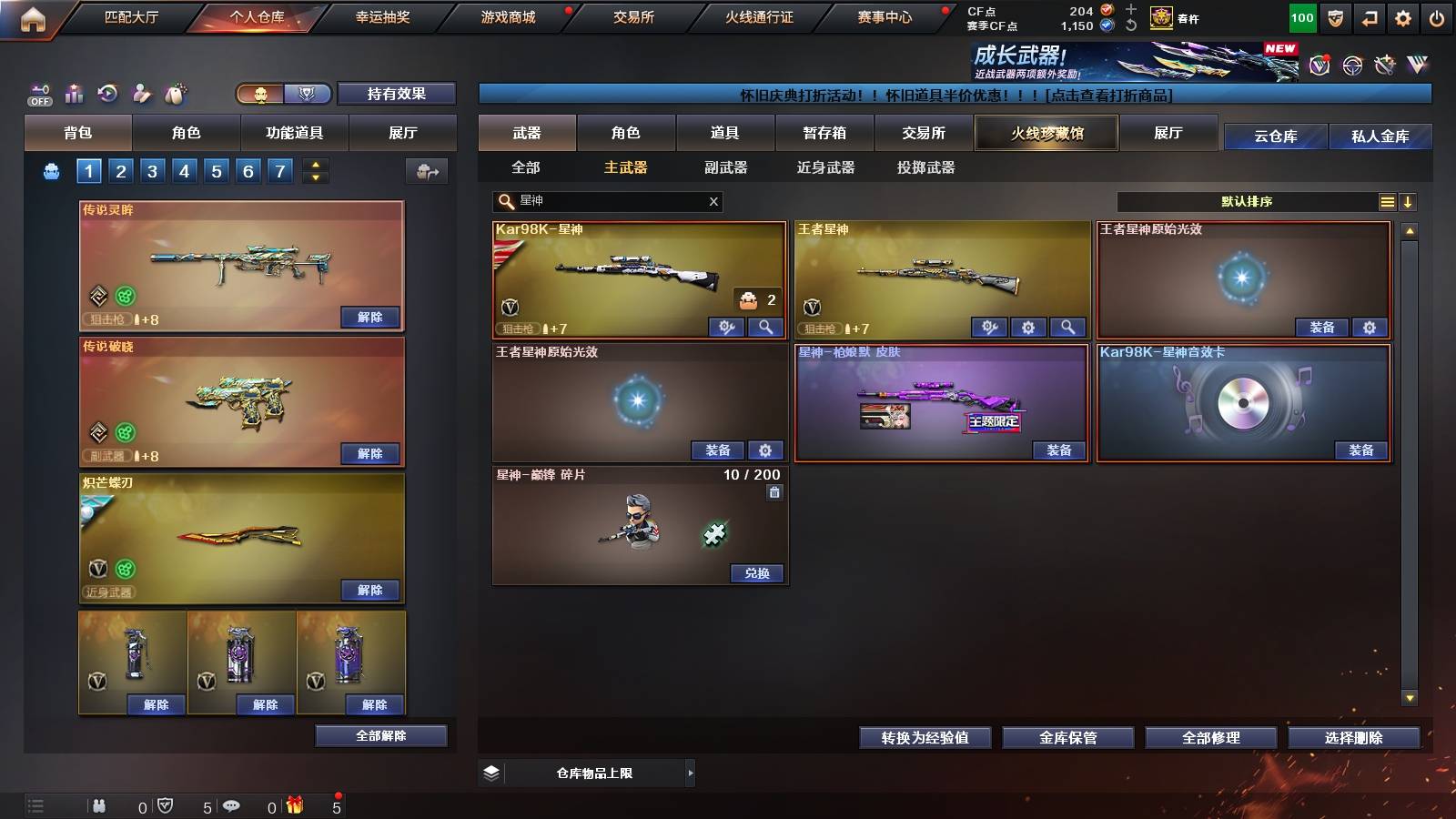Click the gear icon on the 王者星神 weapon card

1029,326
